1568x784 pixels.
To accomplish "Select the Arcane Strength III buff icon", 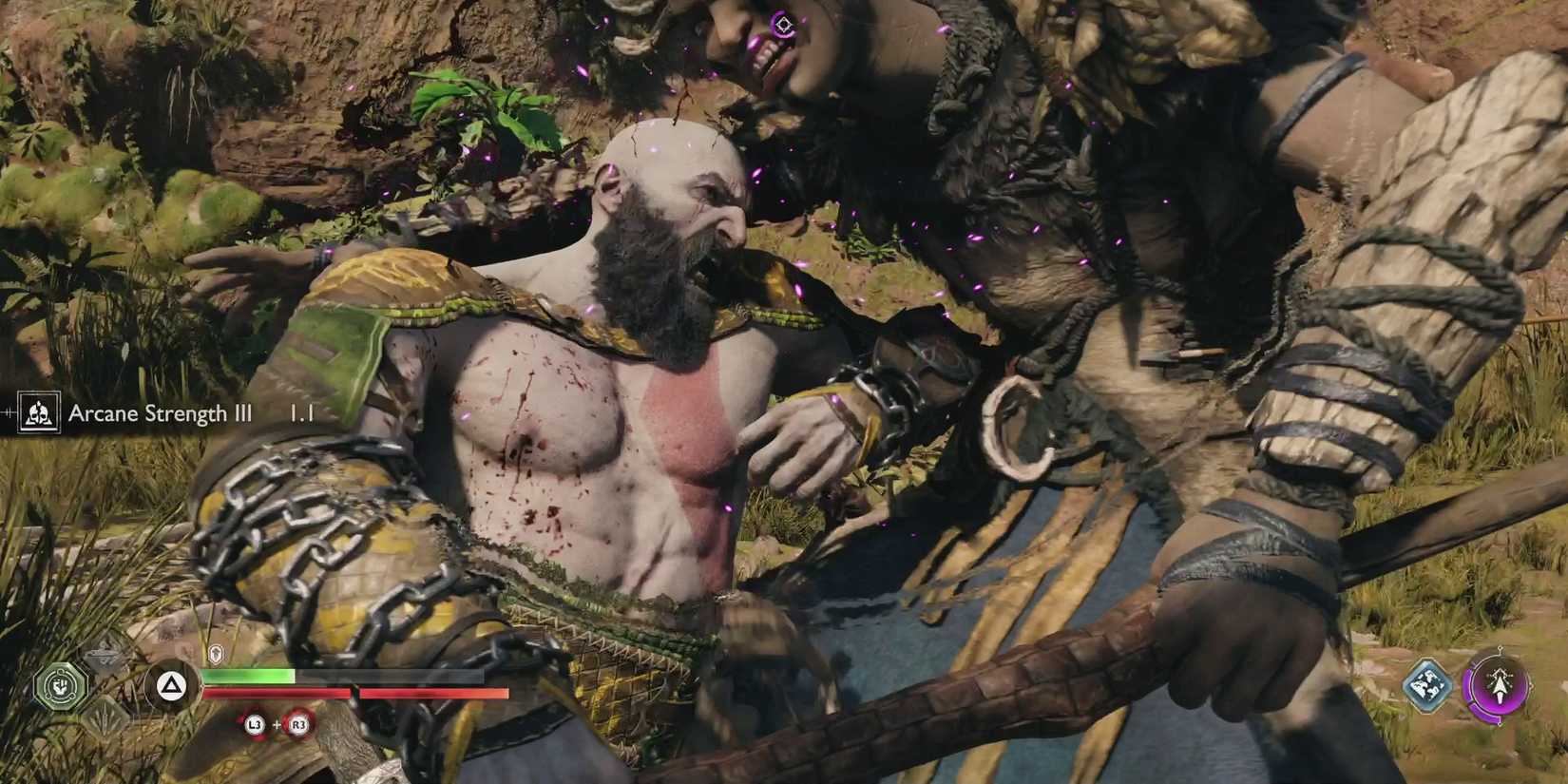I will point(38,413).
